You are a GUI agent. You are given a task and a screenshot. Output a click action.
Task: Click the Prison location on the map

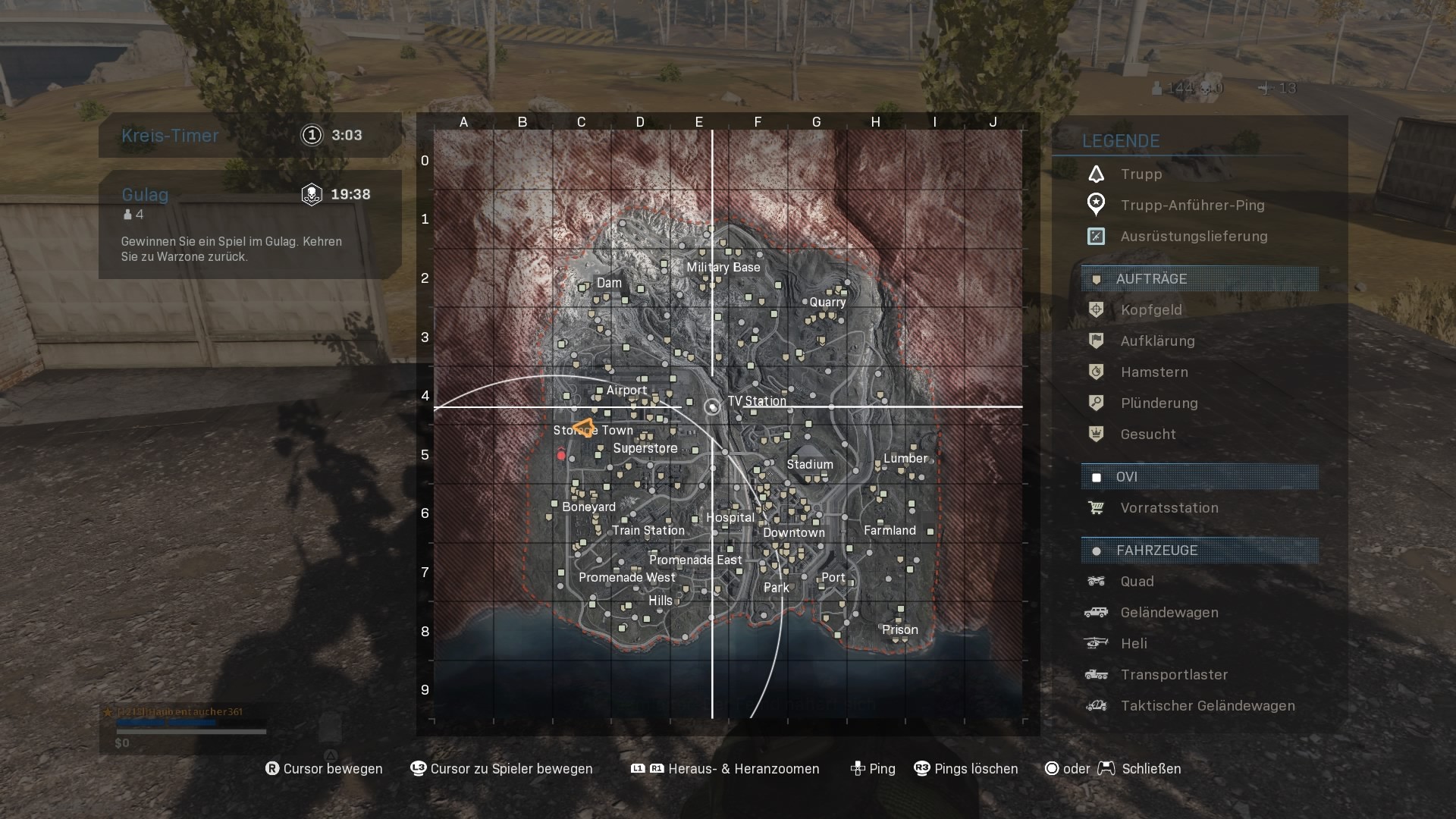(900, 630)
